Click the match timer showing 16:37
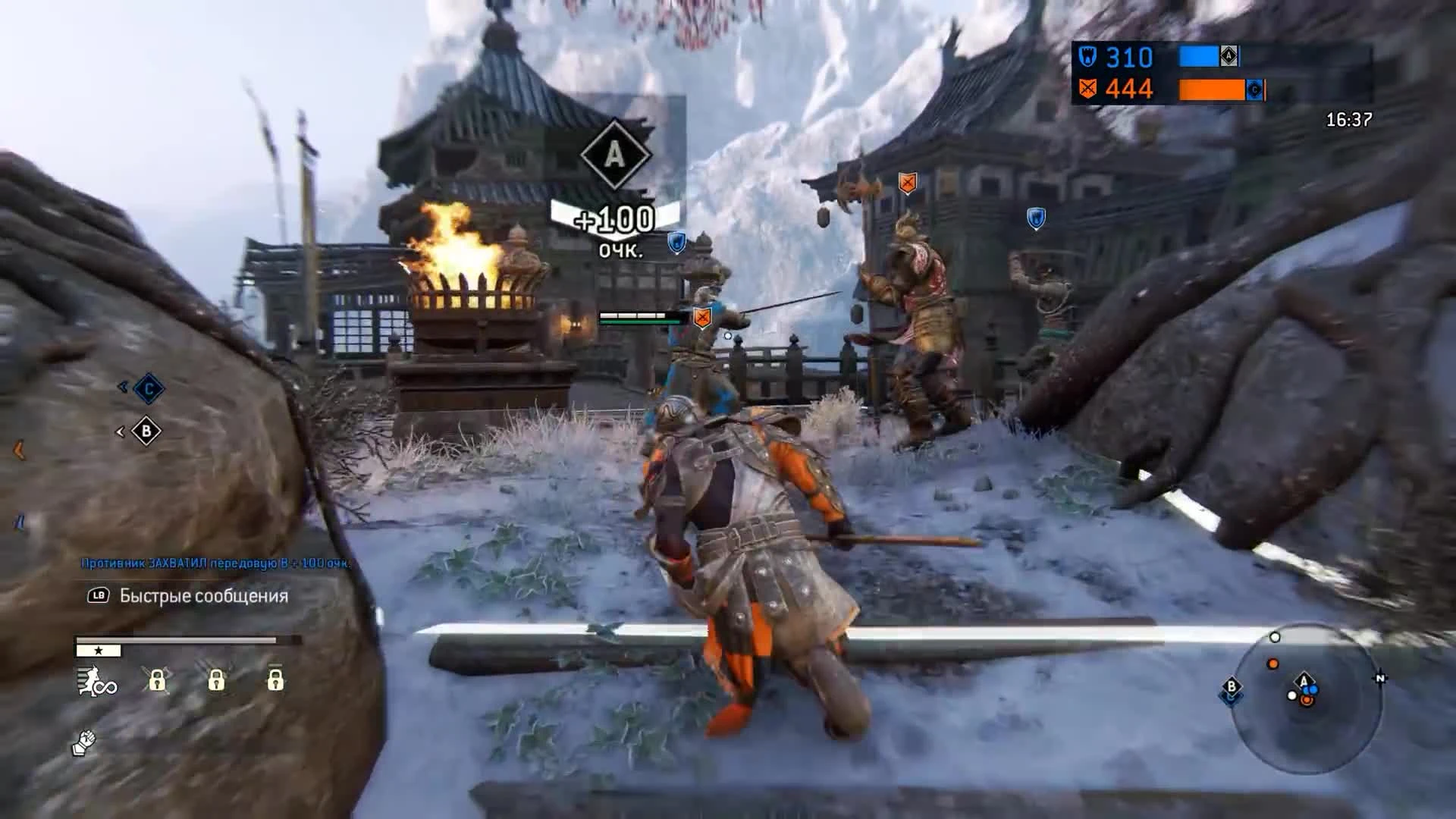 [1349, 119]
